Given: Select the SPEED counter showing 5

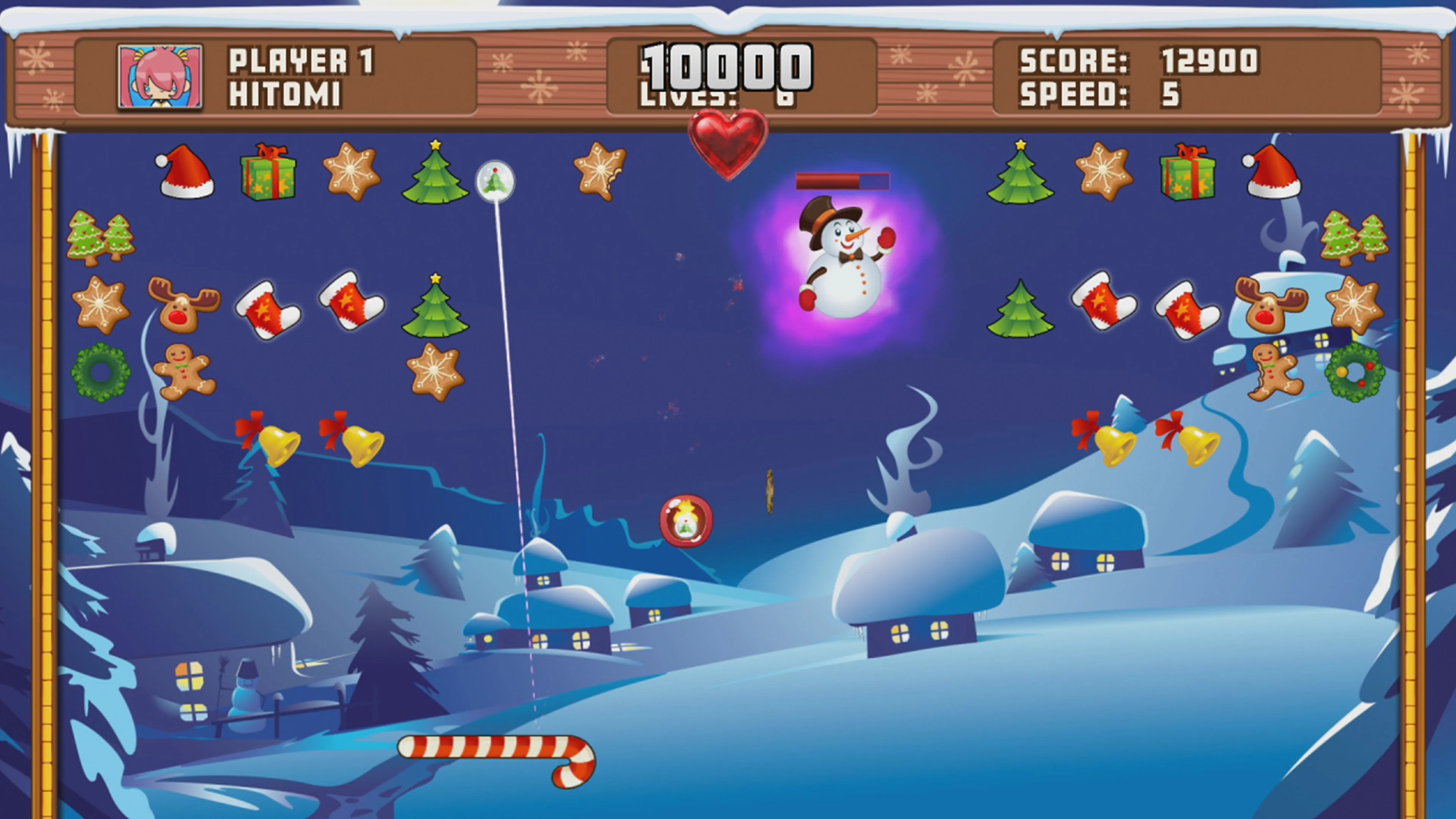Looking at the screenshot, I should pos(1170,96).
